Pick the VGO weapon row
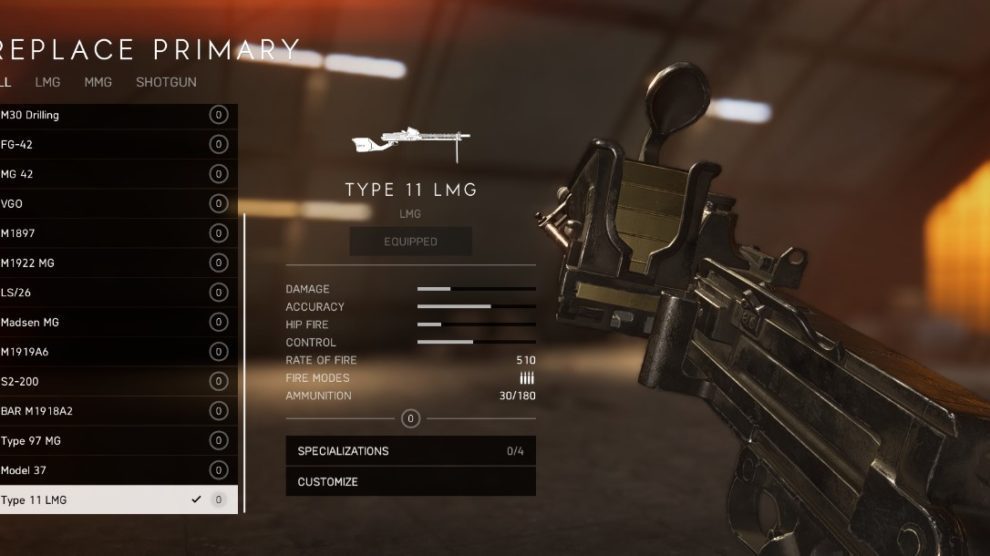This screenshot has width=990, height=556. point(110,204)
